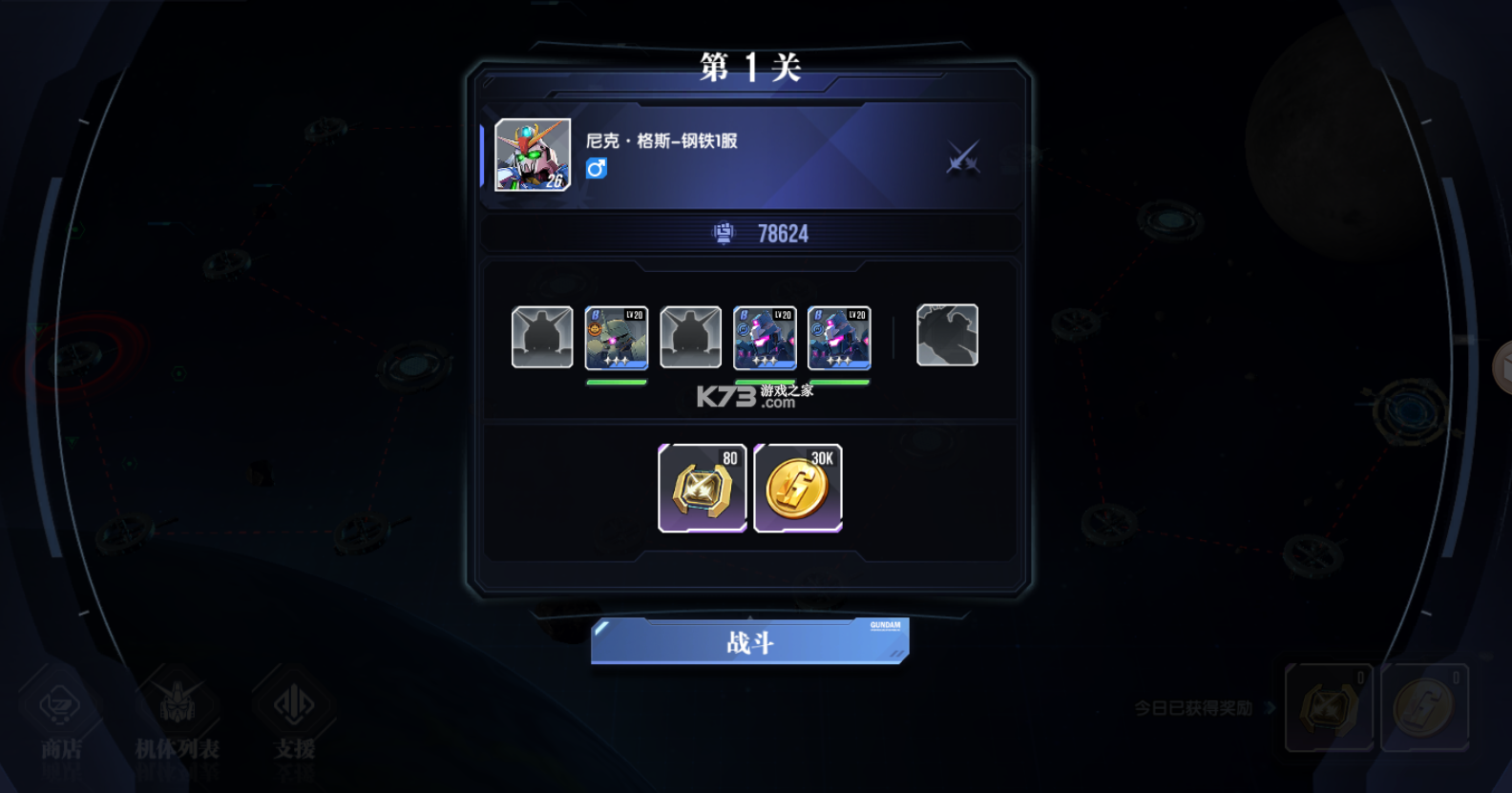Select the green LV20 mech unit card

click(616, 337)
